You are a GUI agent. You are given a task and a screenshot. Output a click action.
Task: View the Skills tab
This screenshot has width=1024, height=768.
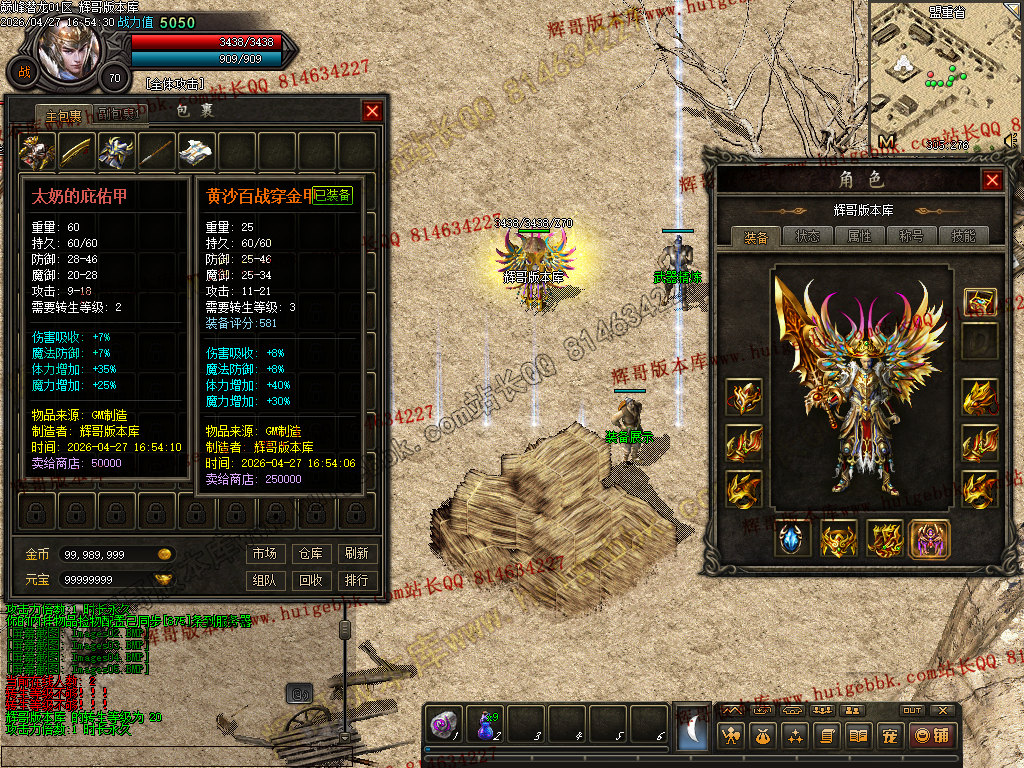(964, 236)
